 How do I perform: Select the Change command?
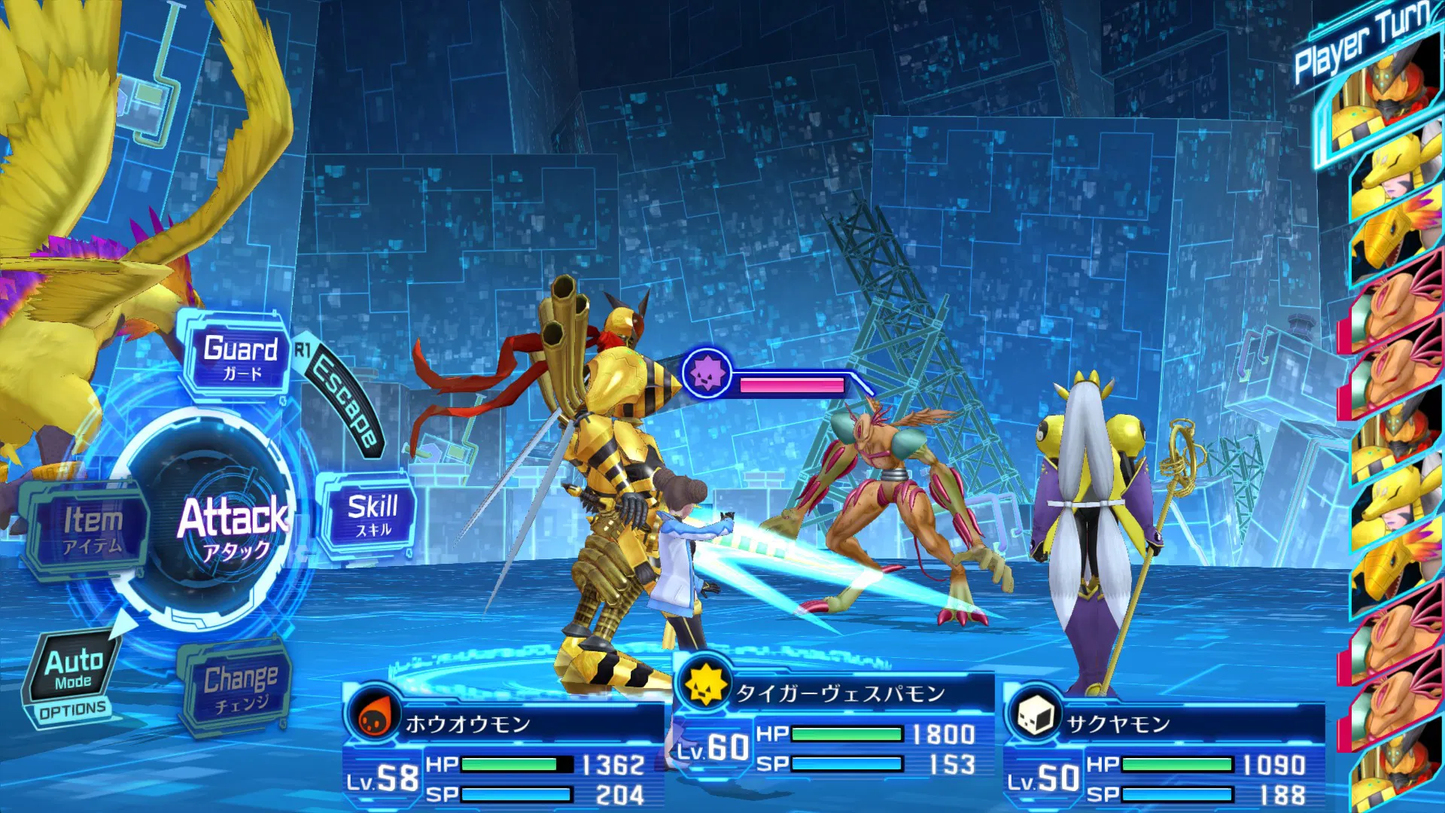[x=238, y=687]
